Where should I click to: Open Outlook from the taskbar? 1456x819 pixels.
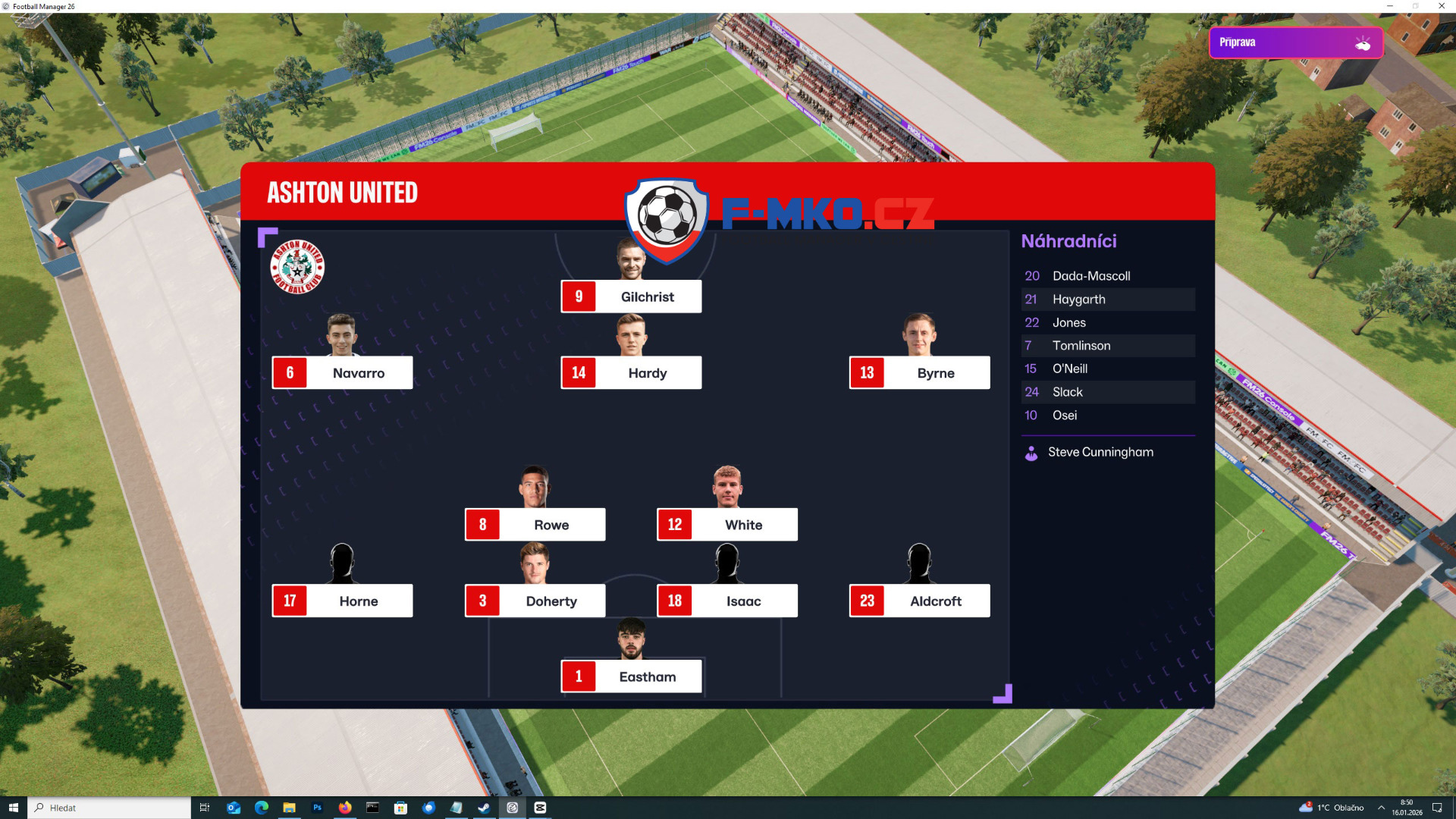tap(233, 808)
